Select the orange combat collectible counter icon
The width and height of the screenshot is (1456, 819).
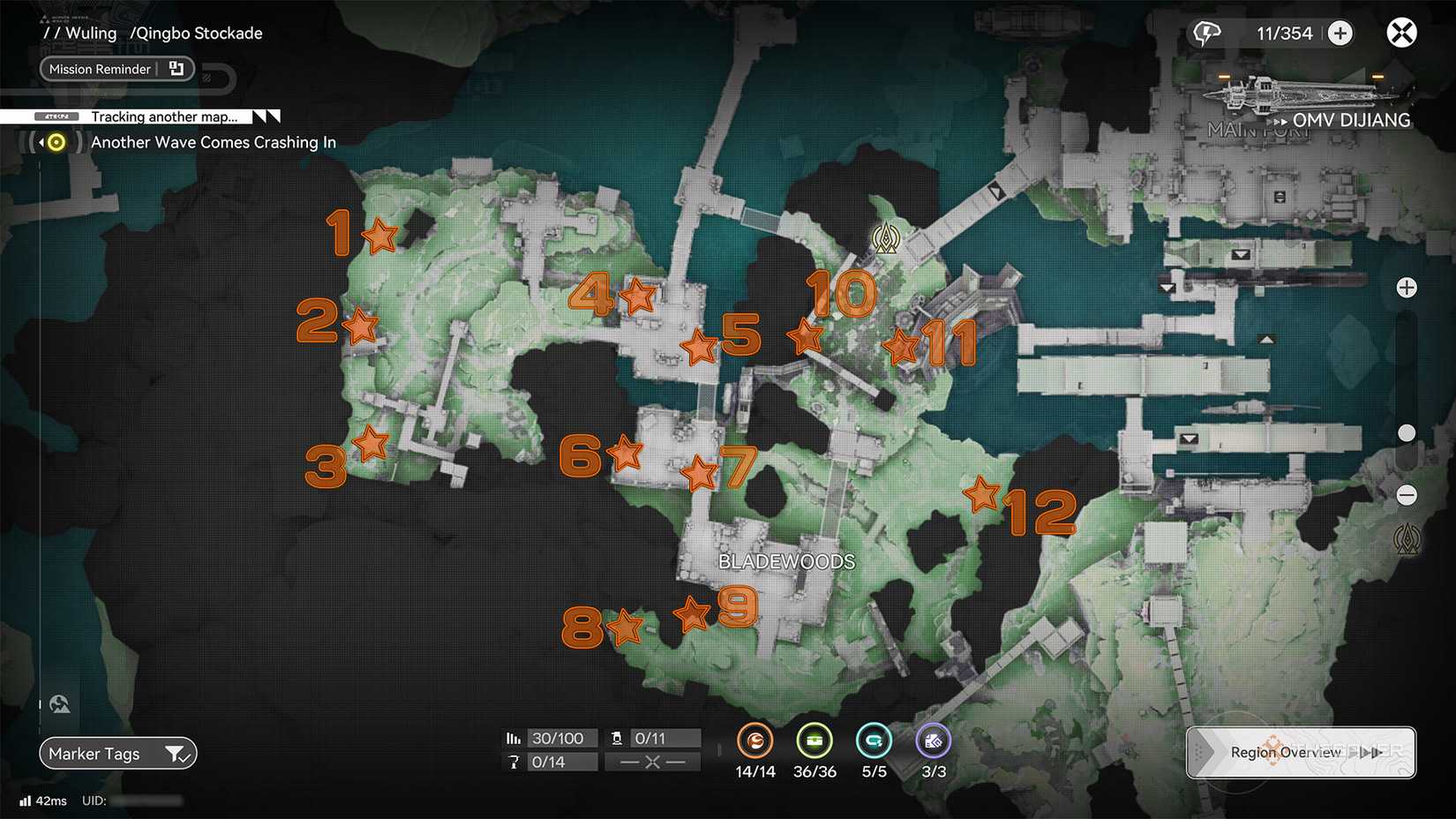[754, 741]
